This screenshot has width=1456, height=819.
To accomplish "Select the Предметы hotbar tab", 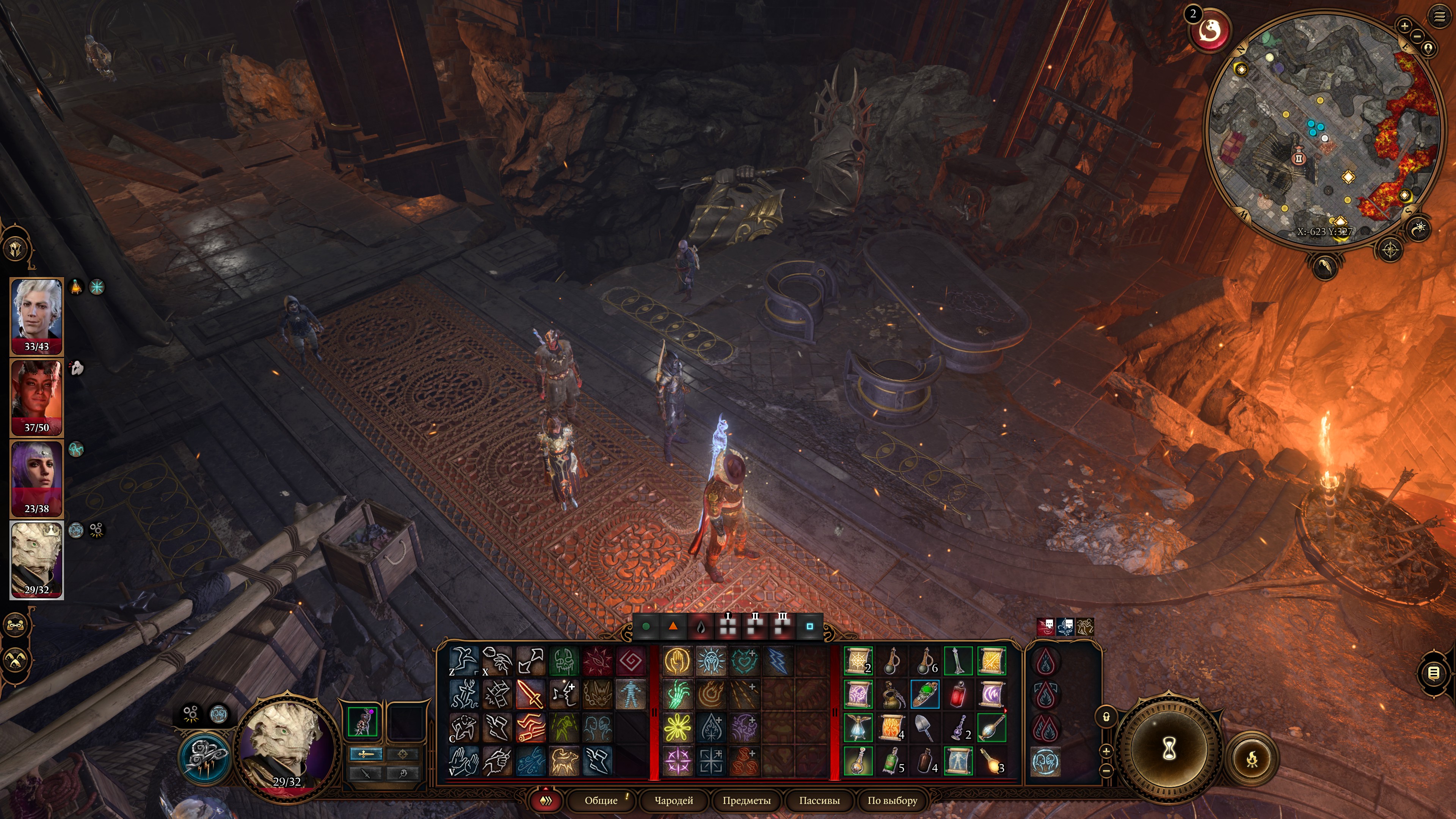I will (x=746, y=800).
